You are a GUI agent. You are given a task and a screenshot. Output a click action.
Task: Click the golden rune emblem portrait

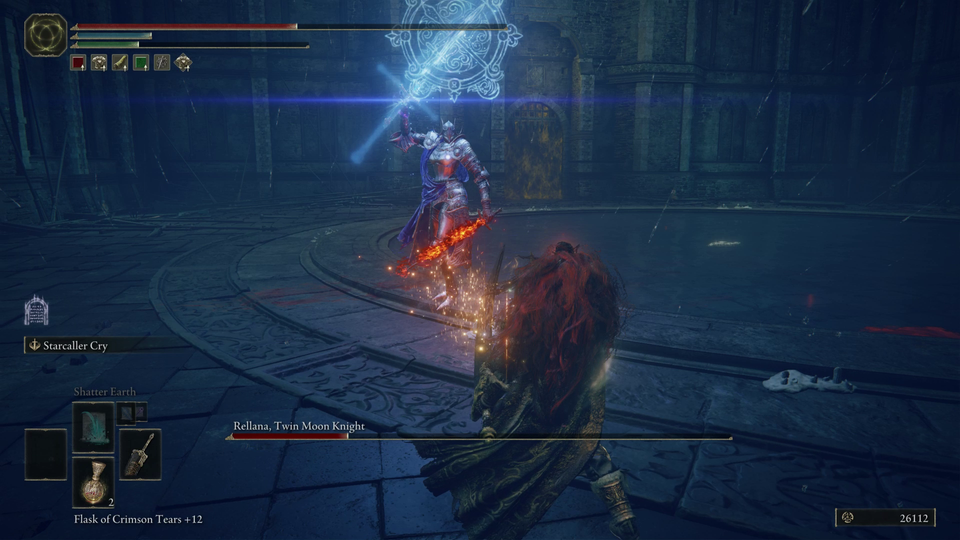coord(45,35)
